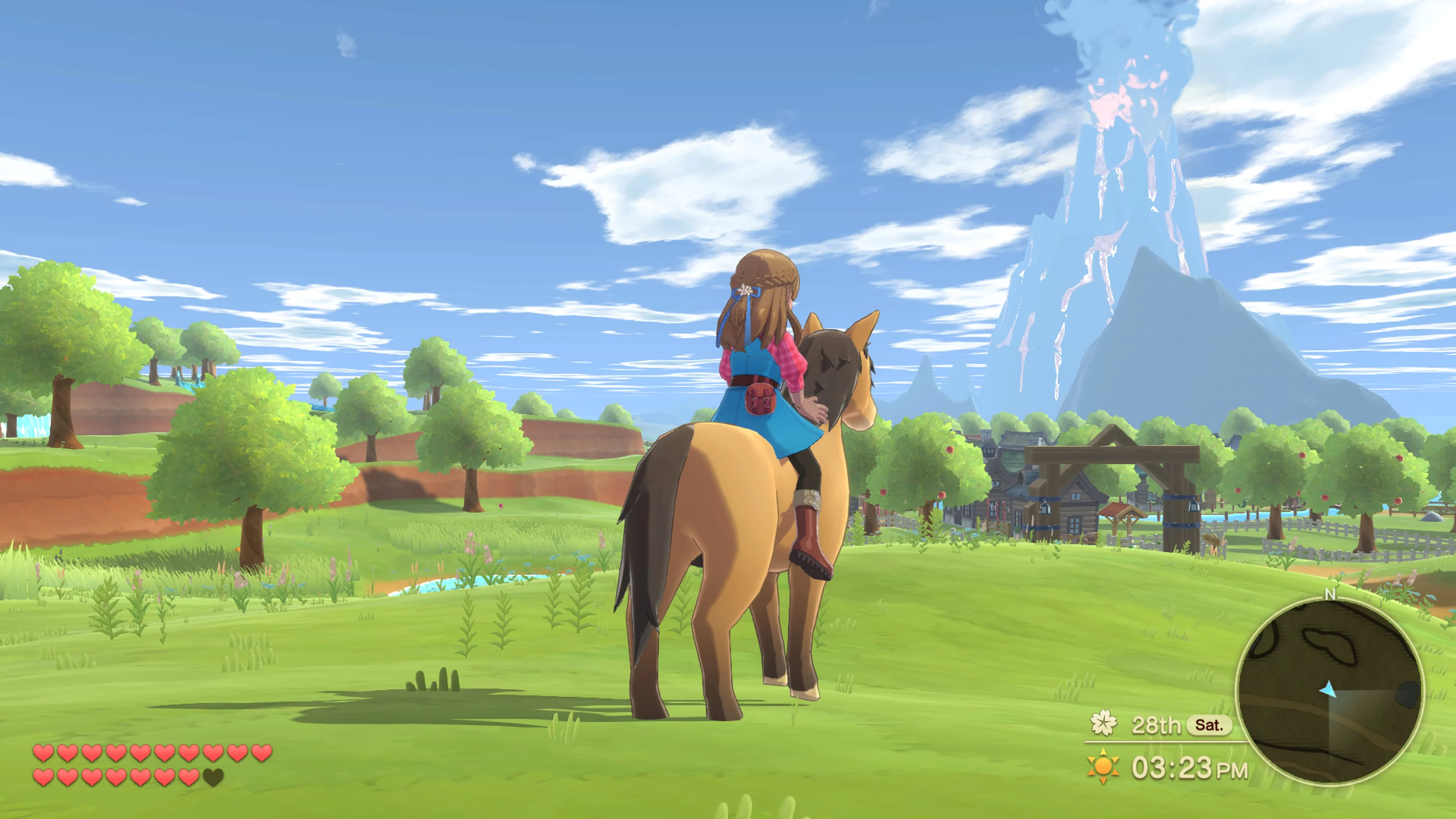
Task: Click the white blossom season icon
Action: coord(1105,722)
